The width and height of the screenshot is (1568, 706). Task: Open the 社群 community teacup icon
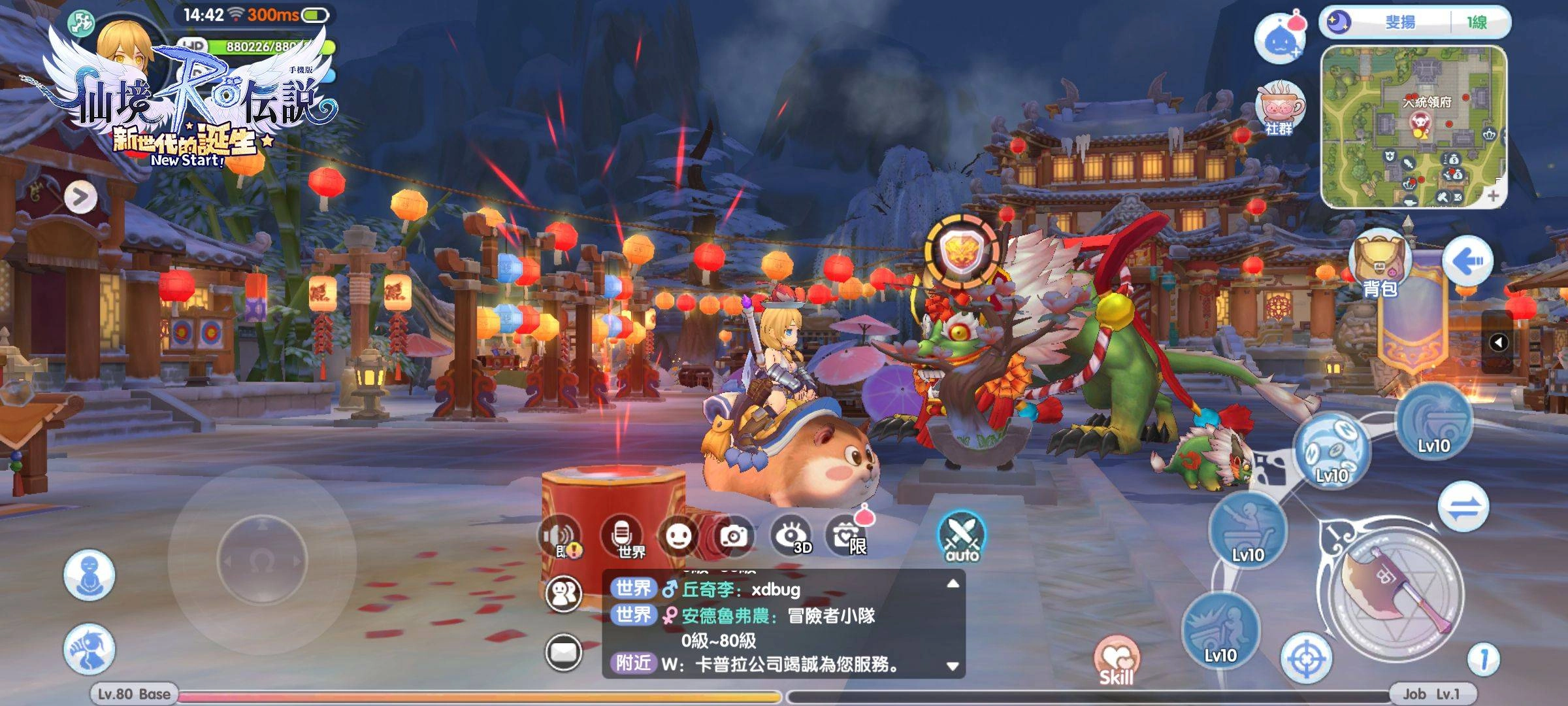point(1279,109)
